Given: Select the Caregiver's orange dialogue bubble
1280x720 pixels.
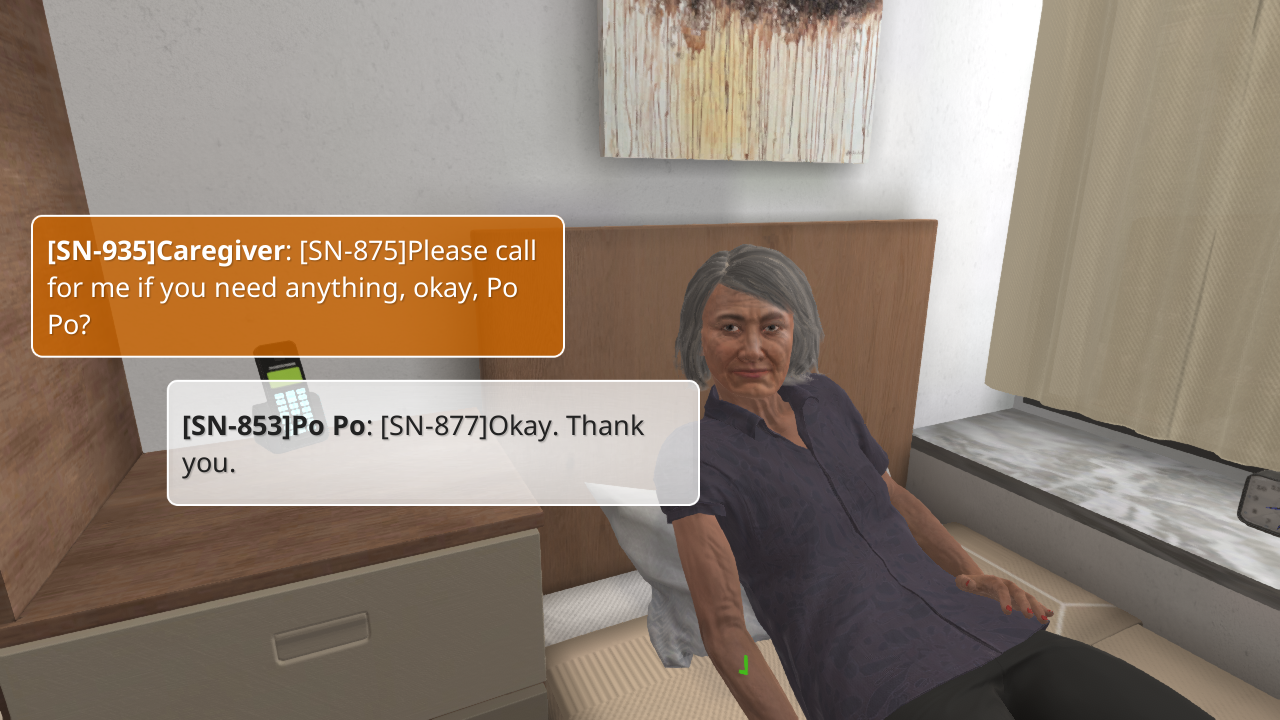Looking at the screenshot, I should (x=298, y=287).
